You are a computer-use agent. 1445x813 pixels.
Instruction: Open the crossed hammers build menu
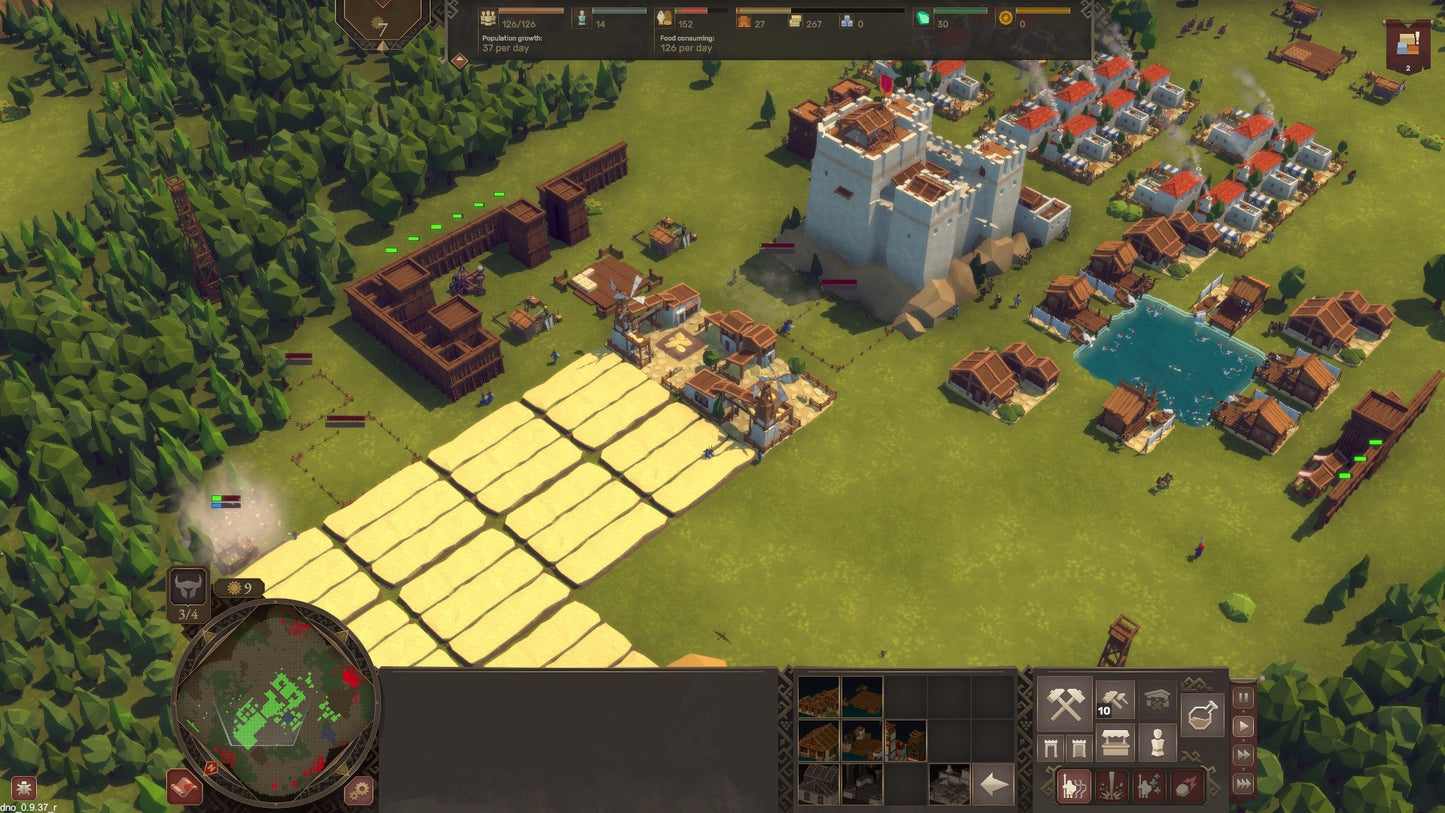tap(1065, 703)
